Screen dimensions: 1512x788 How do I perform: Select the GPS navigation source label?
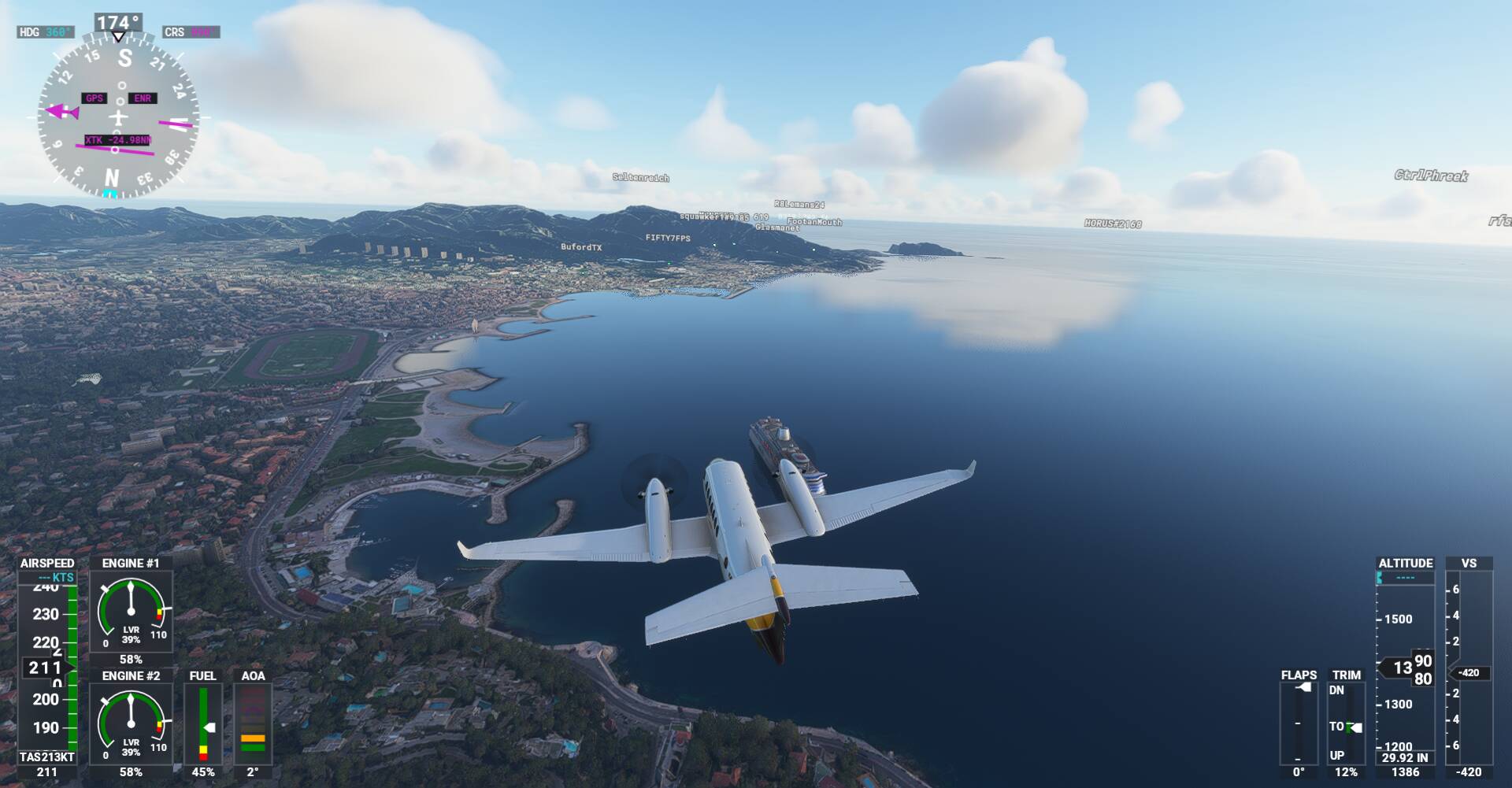(94, 98)
